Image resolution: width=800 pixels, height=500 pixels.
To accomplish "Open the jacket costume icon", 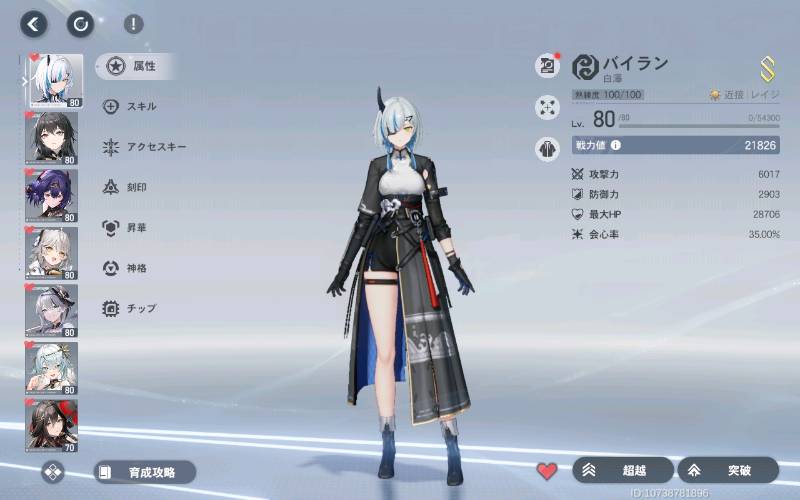I will [547, 148].
